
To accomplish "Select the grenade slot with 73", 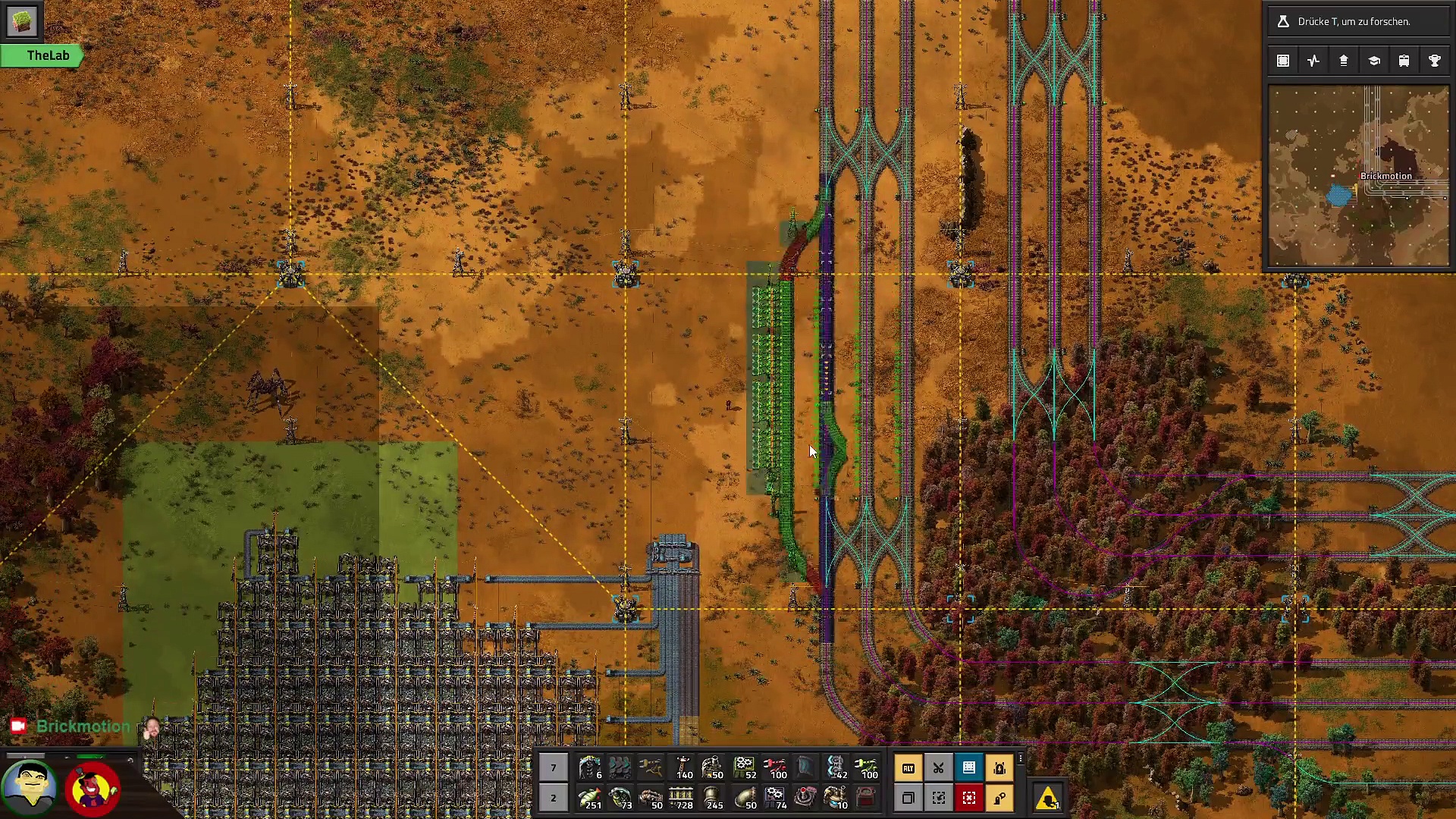I will [x=620, y=798].
